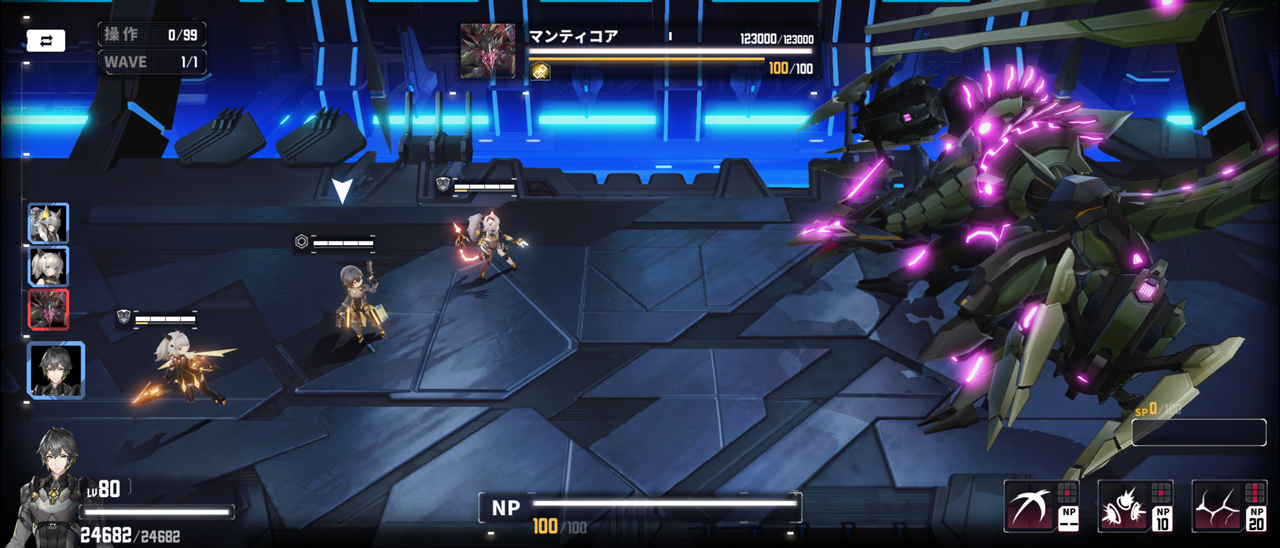The image size is (1280, 548).
Task: Click the Manticore boss portrait
Action: coord(488,51)
